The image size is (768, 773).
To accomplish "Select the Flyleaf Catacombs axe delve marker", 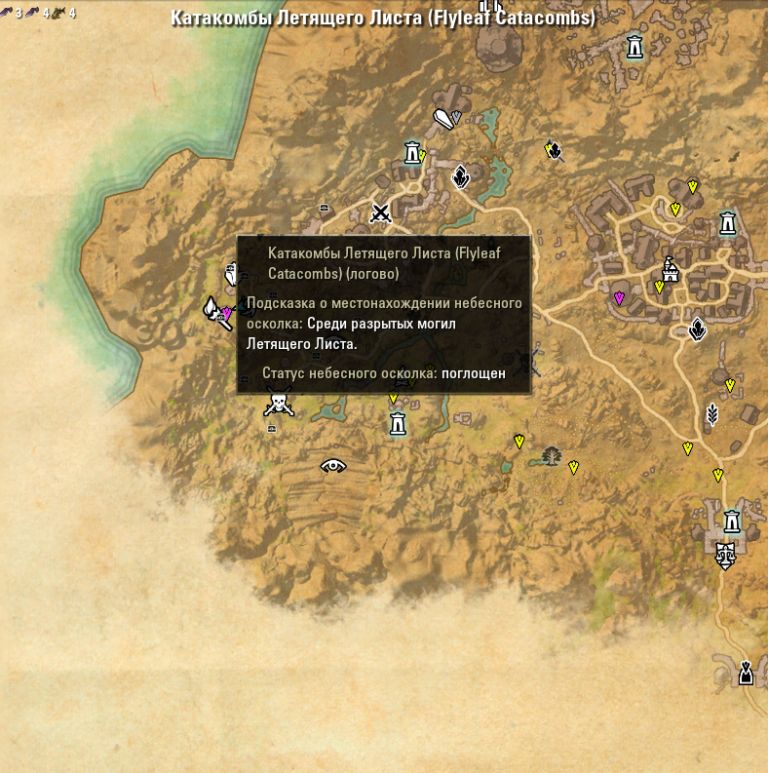I will pos(214,312).
